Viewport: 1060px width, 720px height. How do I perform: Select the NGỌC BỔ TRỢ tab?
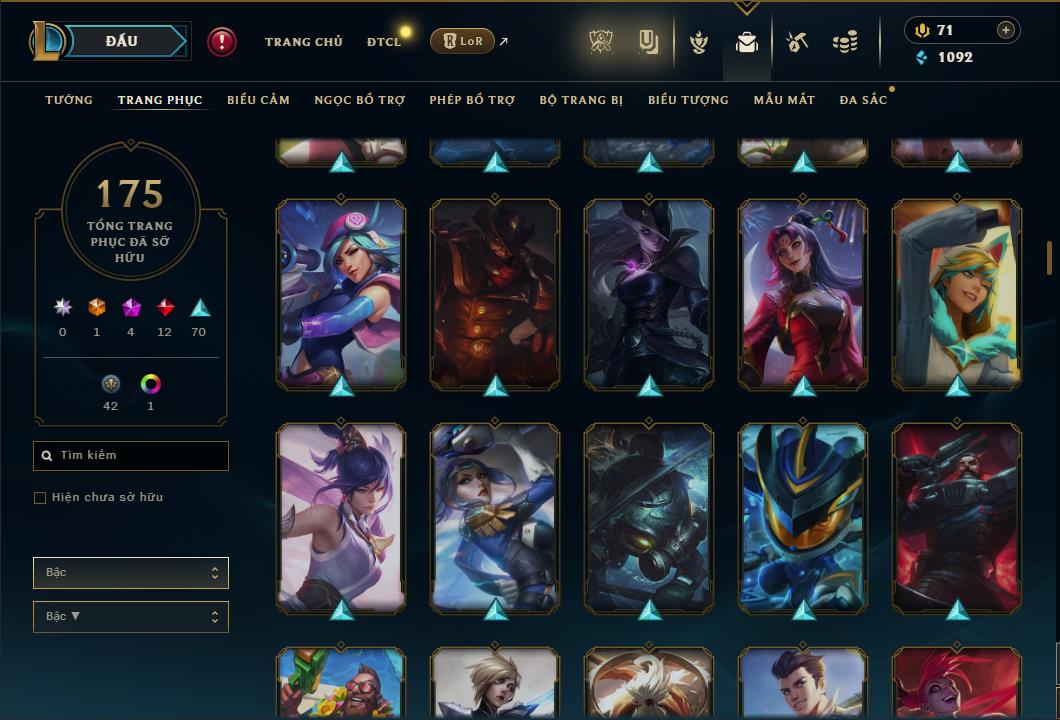[x=360, y=100]
